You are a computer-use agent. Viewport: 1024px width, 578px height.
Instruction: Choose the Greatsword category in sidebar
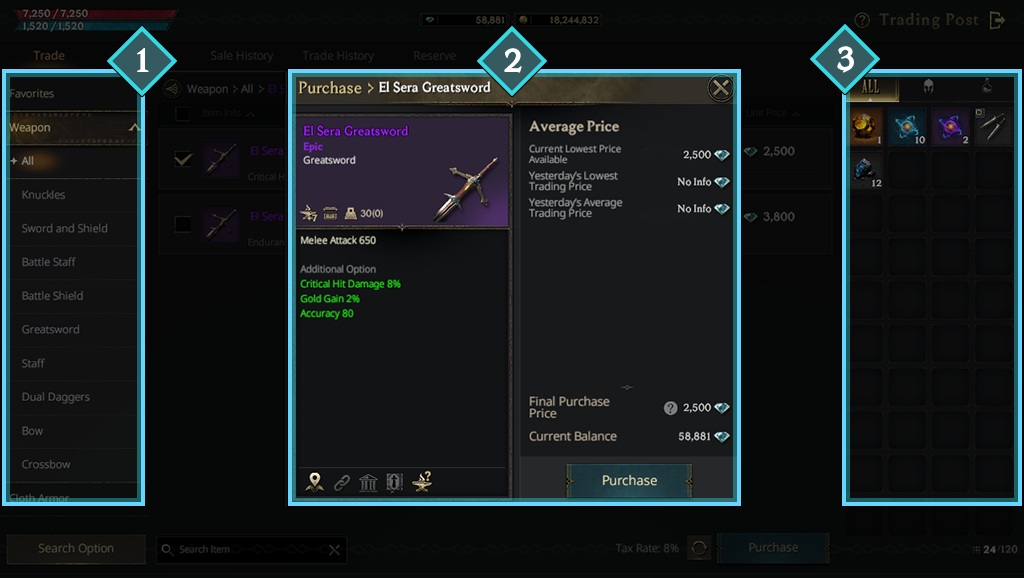click(x=51, y=330)
